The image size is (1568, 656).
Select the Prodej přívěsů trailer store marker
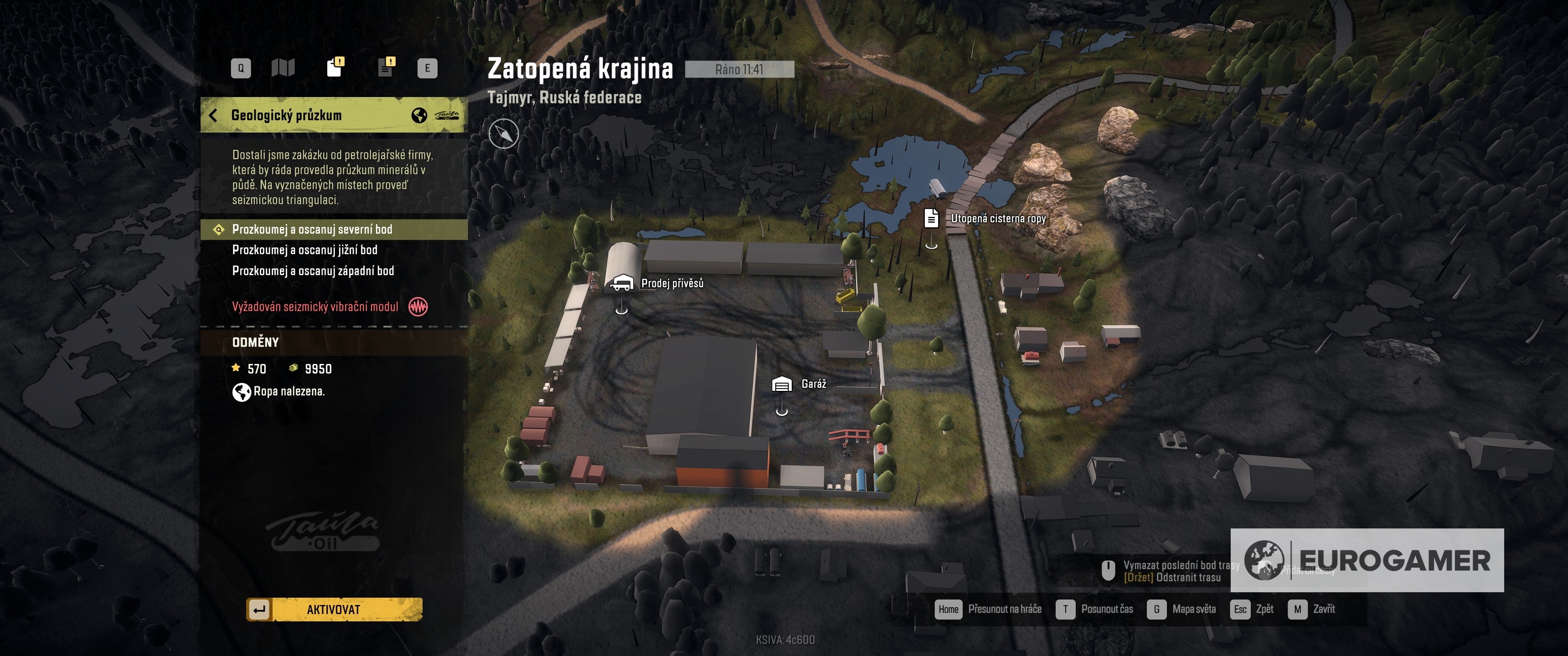tap(621, 283)
